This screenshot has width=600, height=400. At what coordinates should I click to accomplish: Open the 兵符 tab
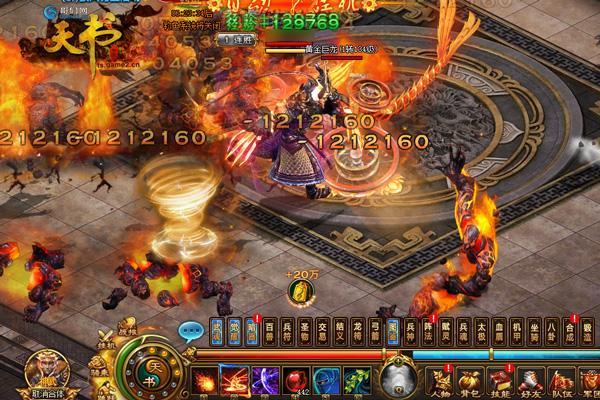pyautogui.click(x=286, y=330)
